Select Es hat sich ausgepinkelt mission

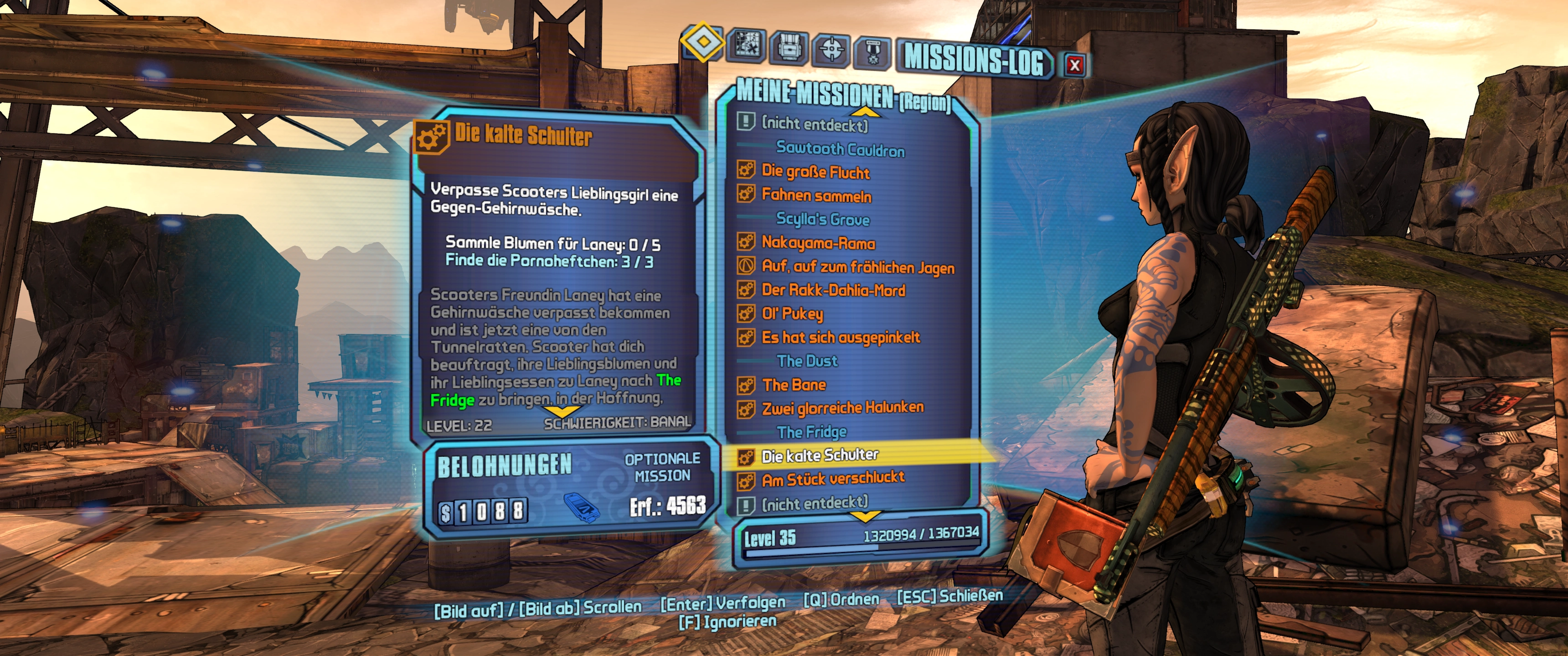[841, 337]
